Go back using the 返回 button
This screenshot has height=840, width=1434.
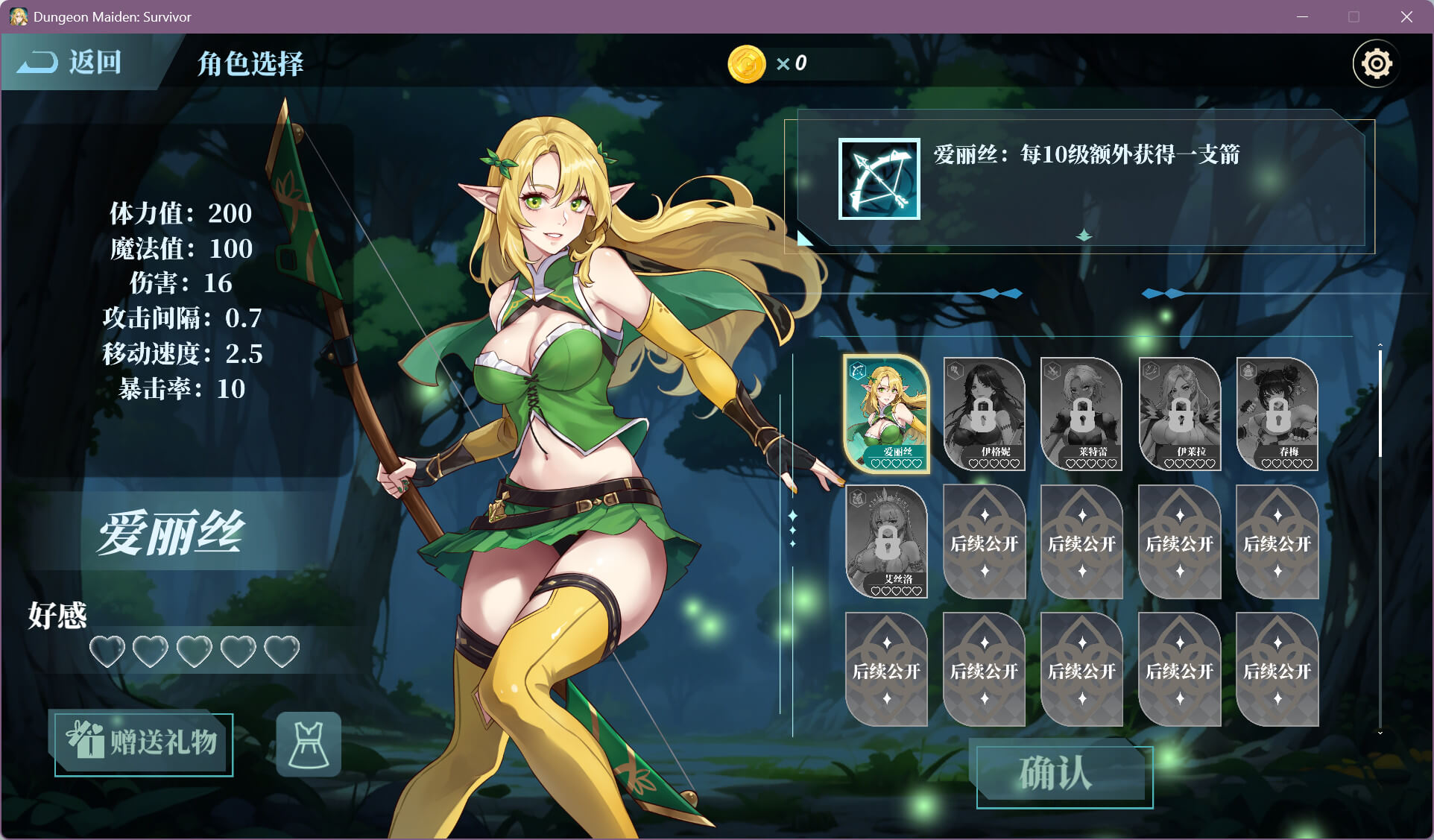71,63
